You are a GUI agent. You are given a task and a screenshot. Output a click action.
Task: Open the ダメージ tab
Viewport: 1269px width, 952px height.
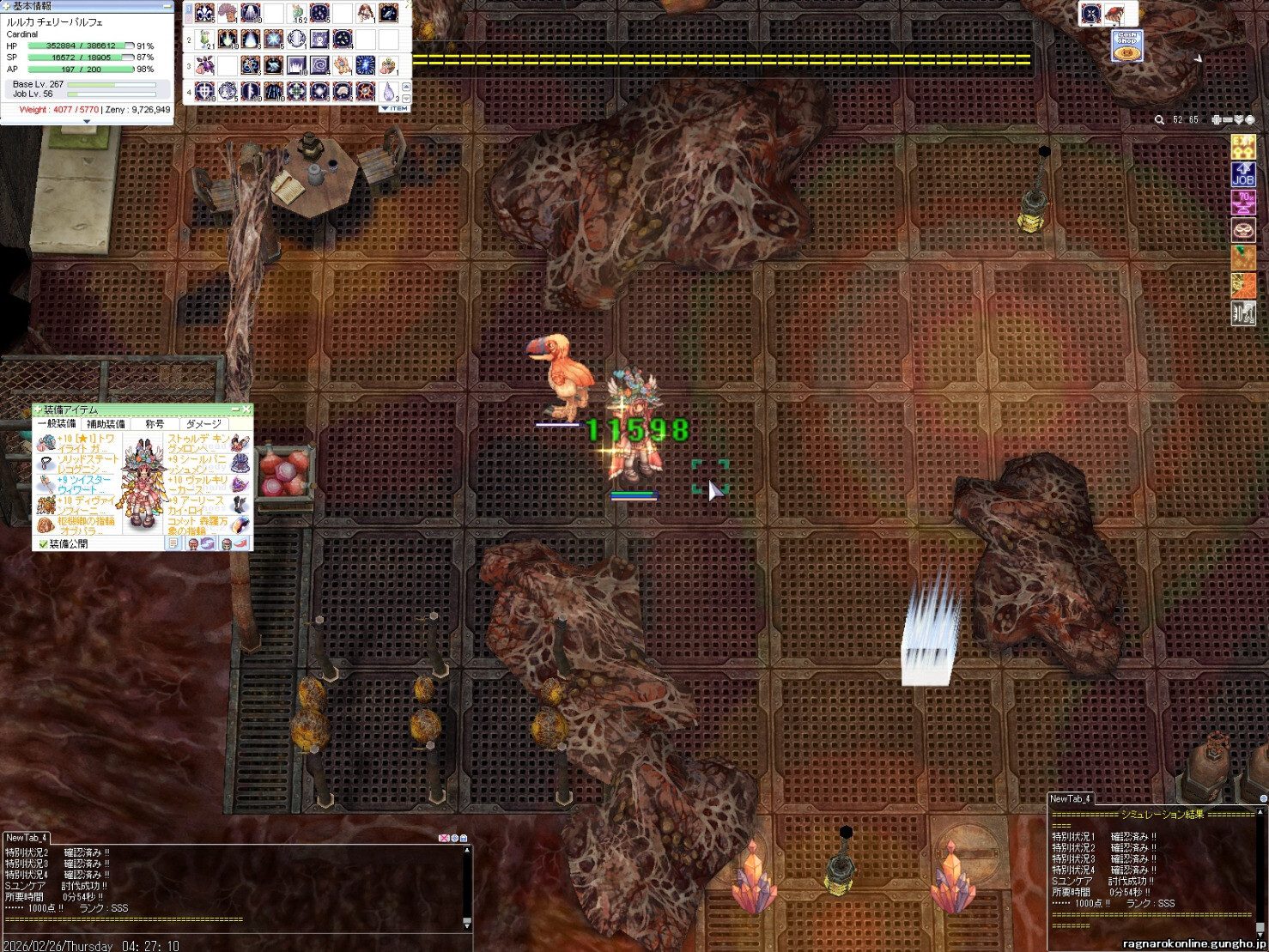tap(203, 424)
